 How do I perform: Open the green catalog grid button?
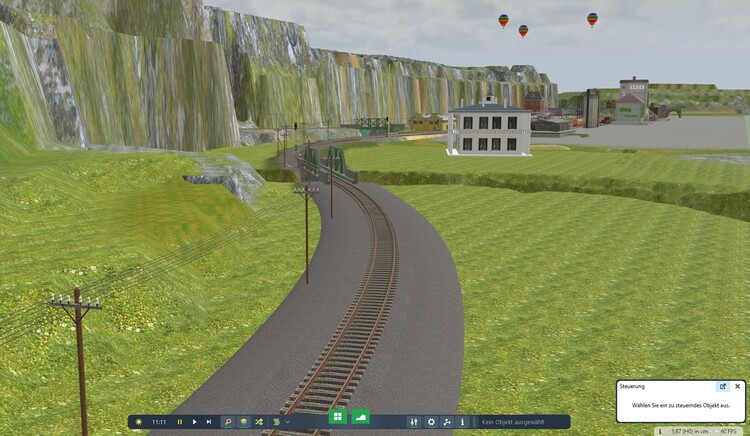point(337,416)
